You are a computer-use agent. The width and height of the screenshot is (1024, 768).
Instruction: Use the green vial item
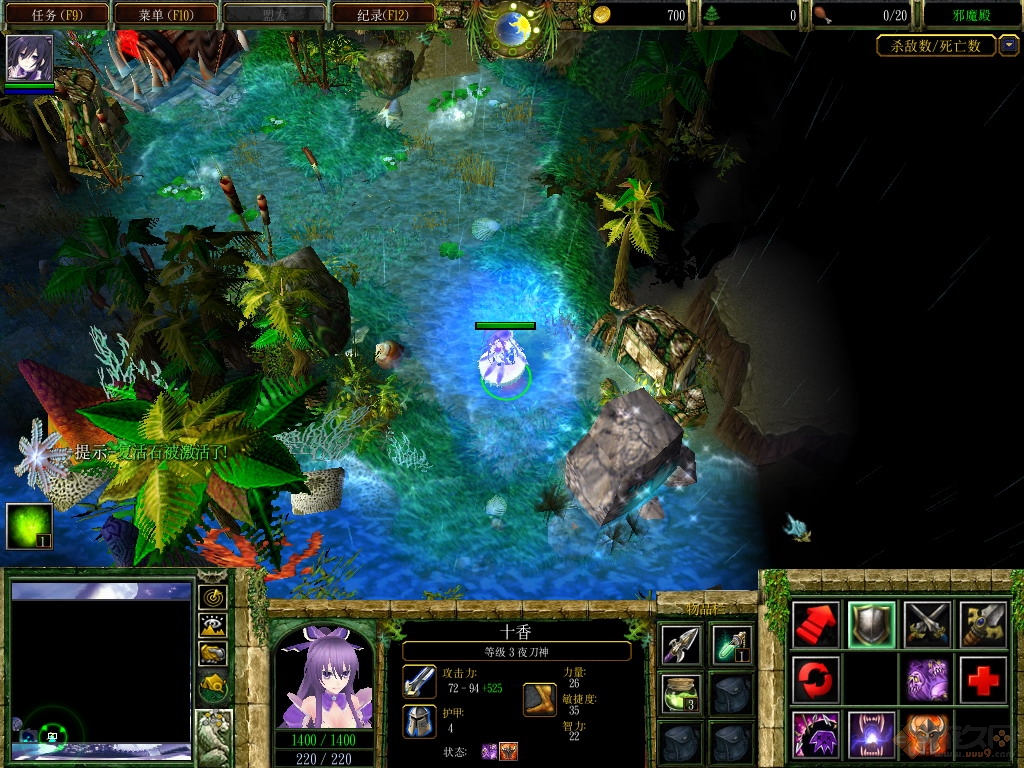[731, 643]
